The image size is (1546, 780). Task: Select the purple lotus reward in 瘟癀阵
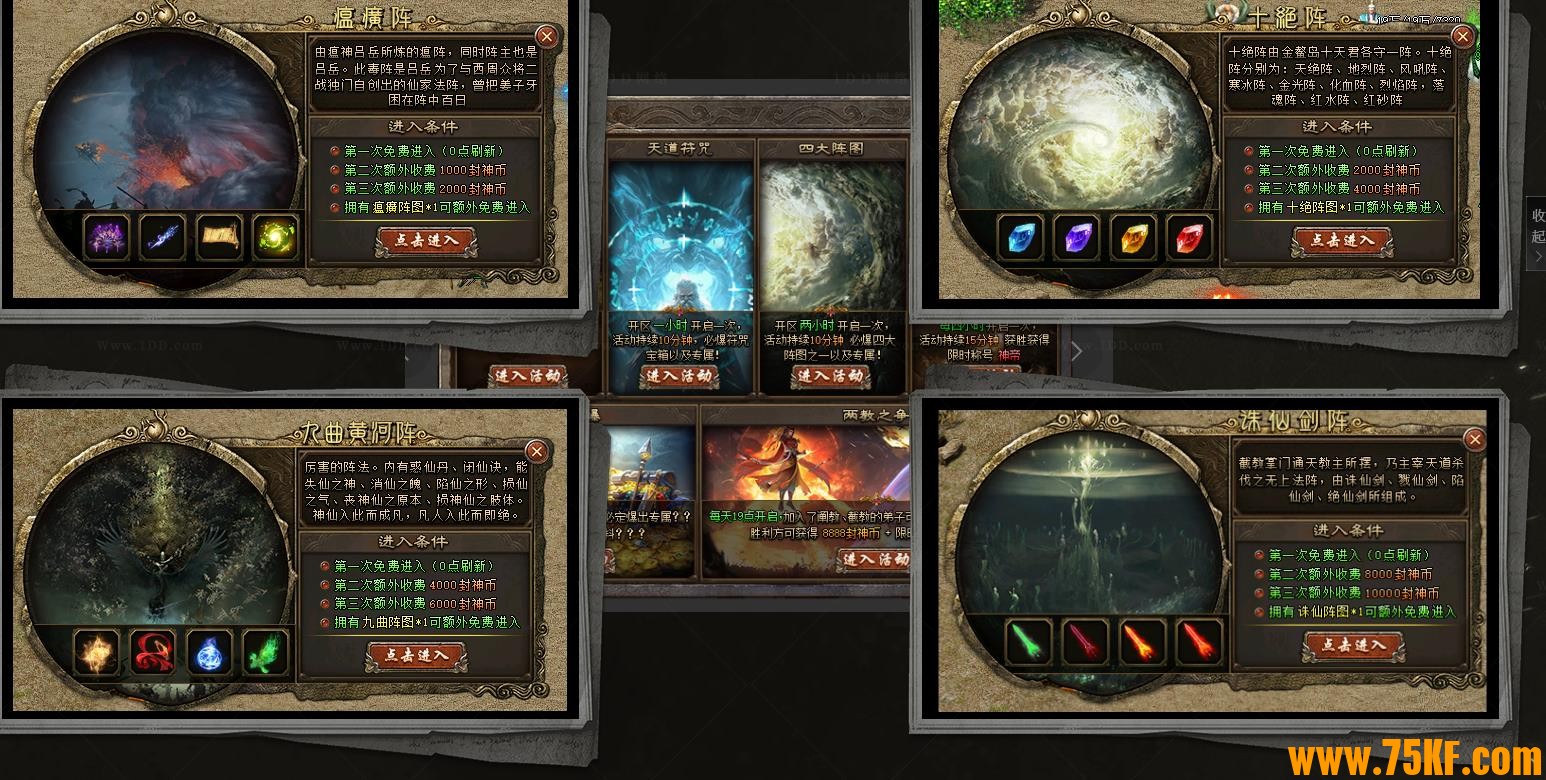point(106,238)
